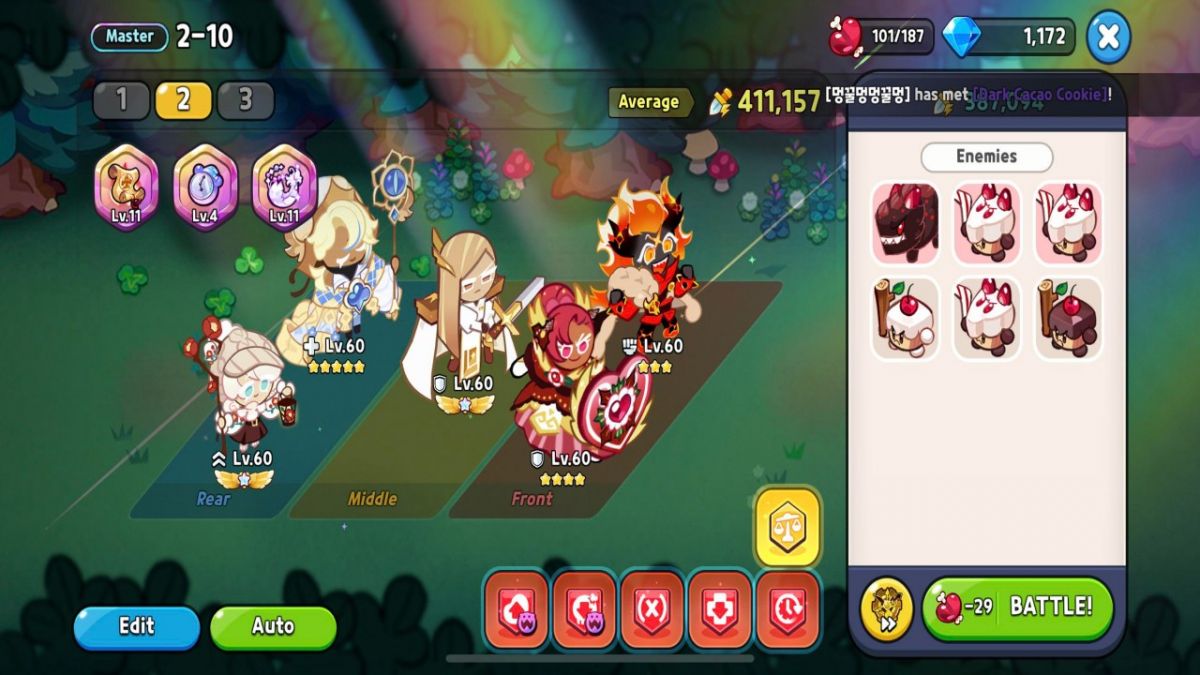This screenshot has height=675, width=1200.
Task: Open the yellow balance scale button
Action: coord(788,527)
